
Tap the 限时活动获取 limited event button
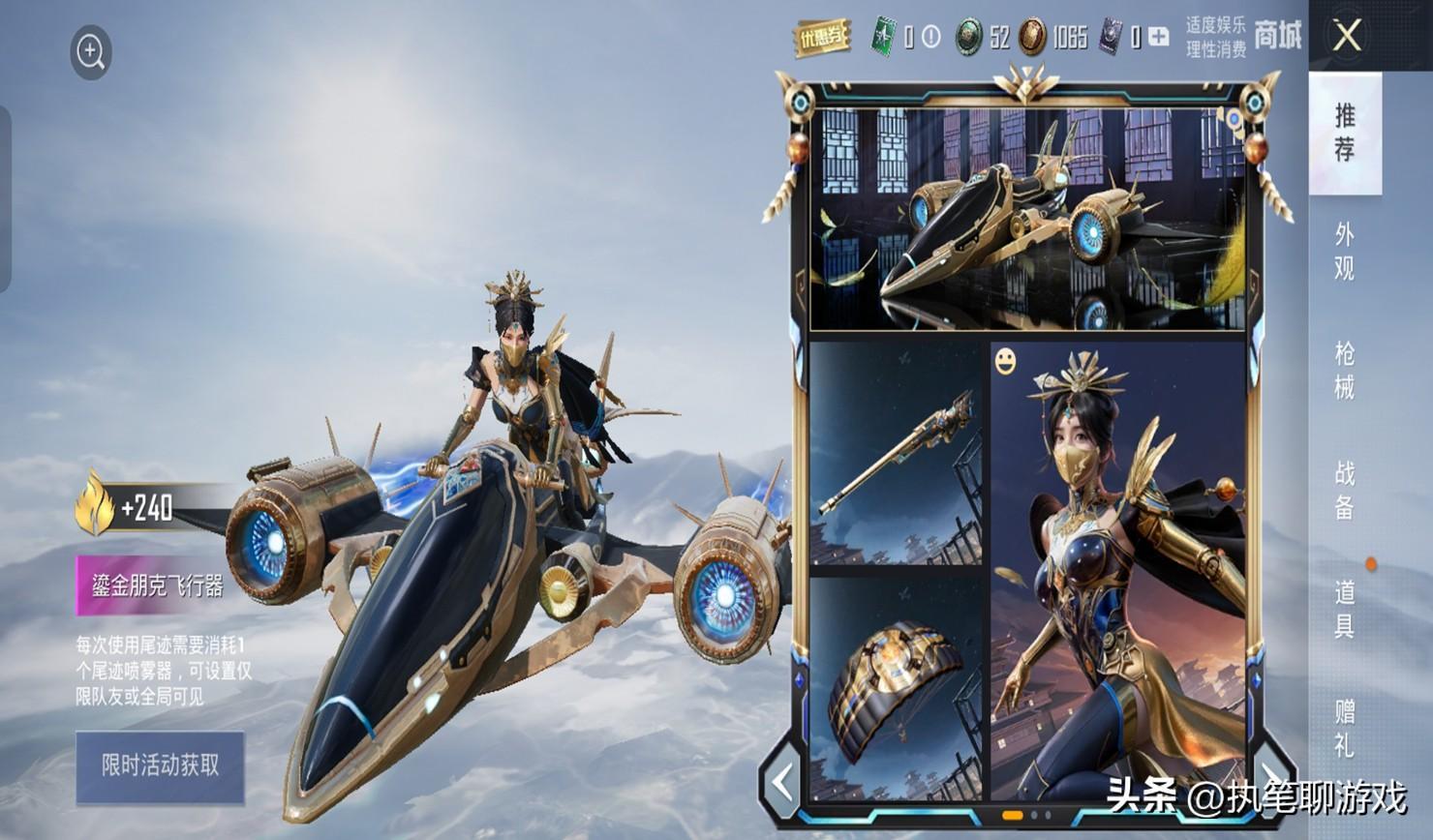coord(160,766)
